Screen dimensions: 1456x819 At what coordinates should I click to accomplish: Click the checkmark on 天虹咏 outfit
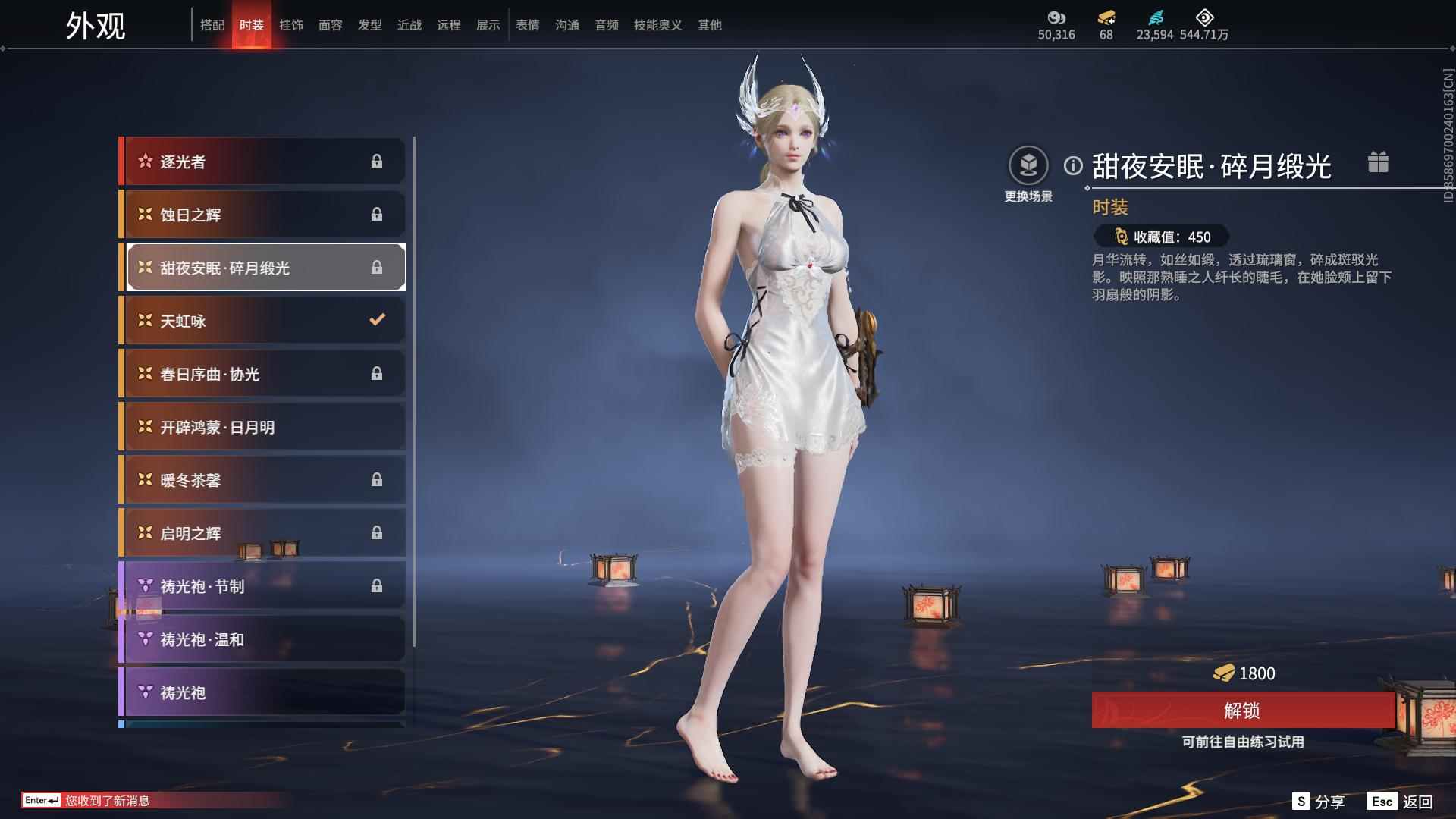377,320
